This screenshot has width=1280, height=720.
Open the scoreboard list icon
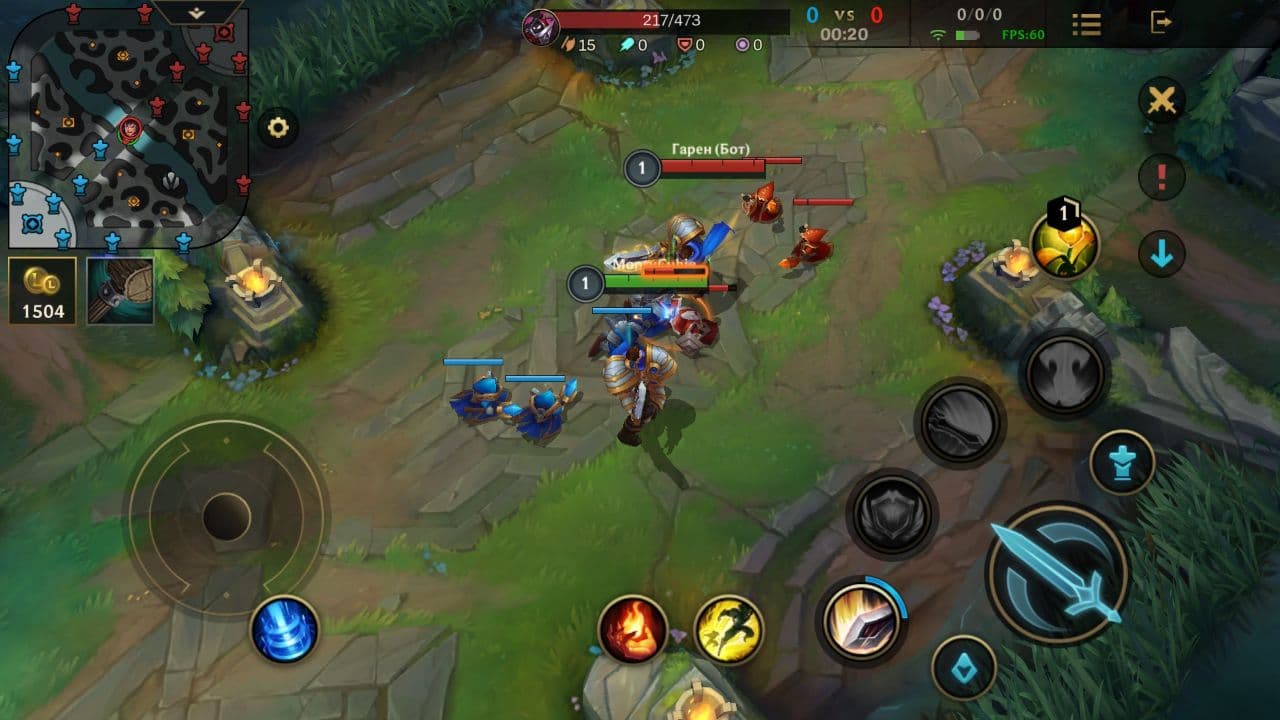coord(1086,24)
